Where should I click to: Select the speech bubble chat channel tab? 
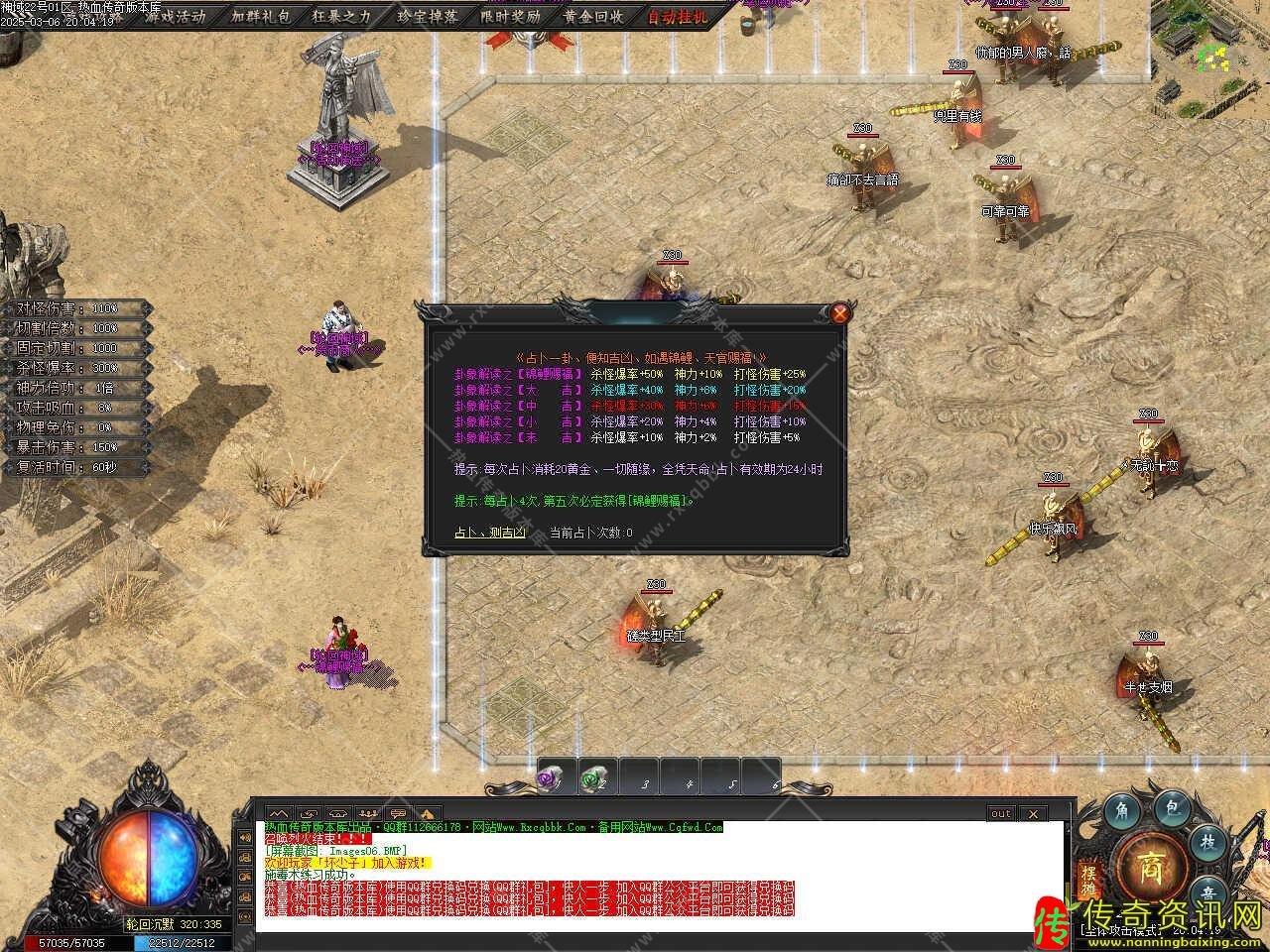tap(398, 813)
